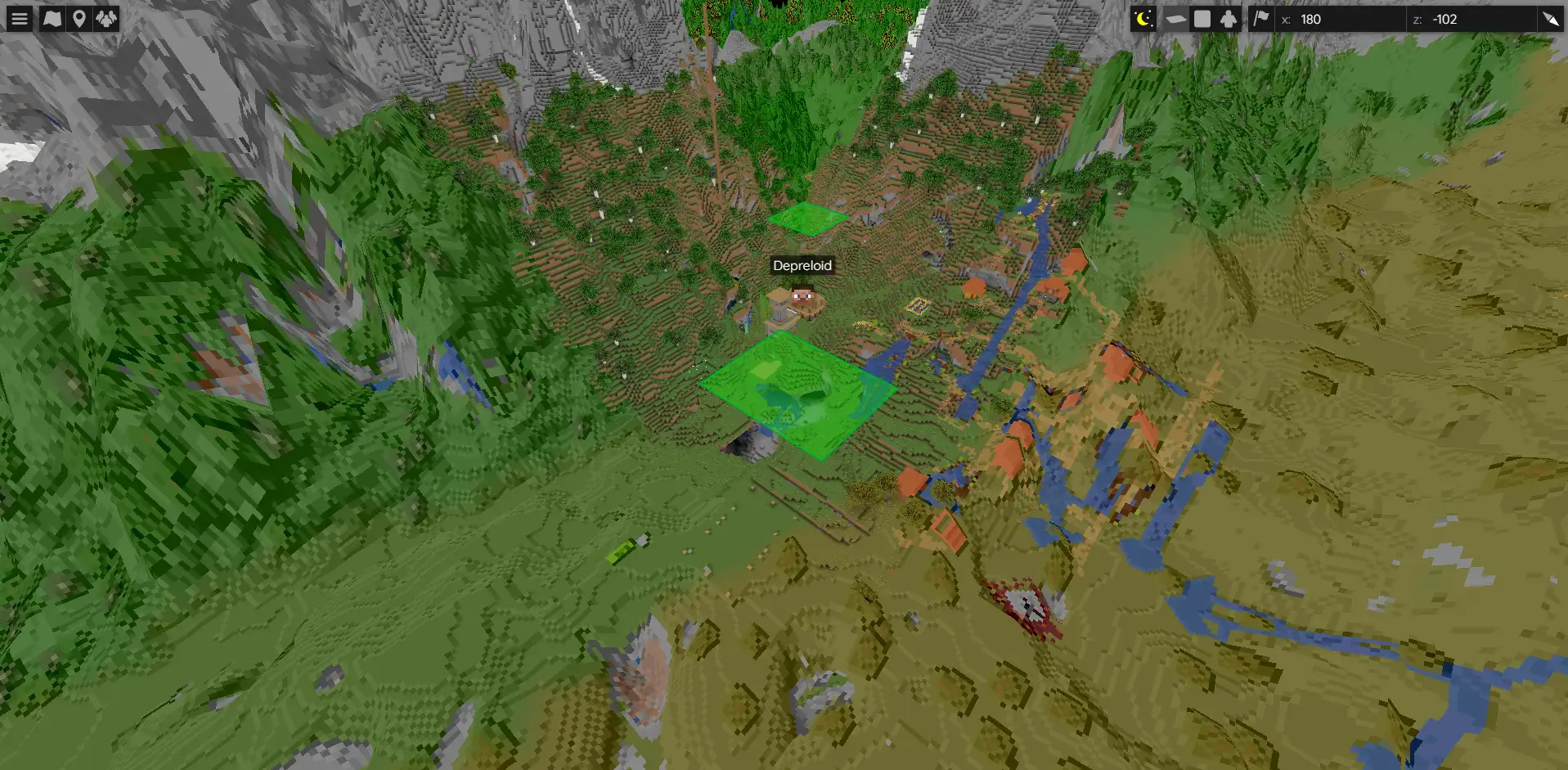Screen dimensions: 1568x770
Task: Switch to flat top-down view mode
Action: coord(1202,19)
